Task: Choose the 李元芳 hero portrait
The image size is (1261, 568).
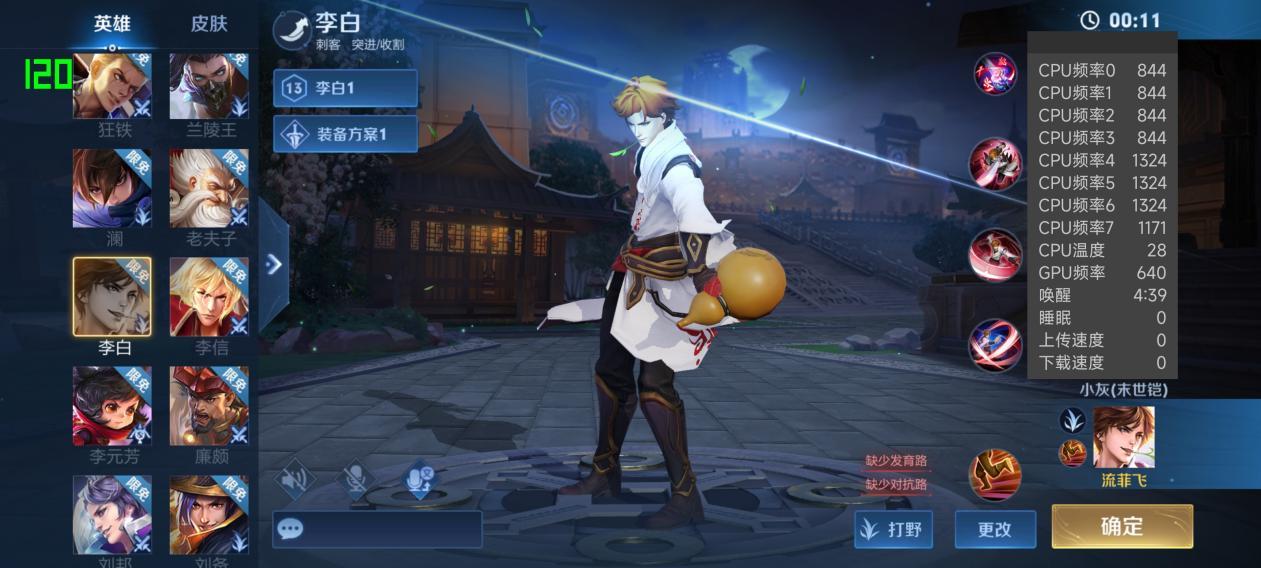Action: (x=112, y=405)
